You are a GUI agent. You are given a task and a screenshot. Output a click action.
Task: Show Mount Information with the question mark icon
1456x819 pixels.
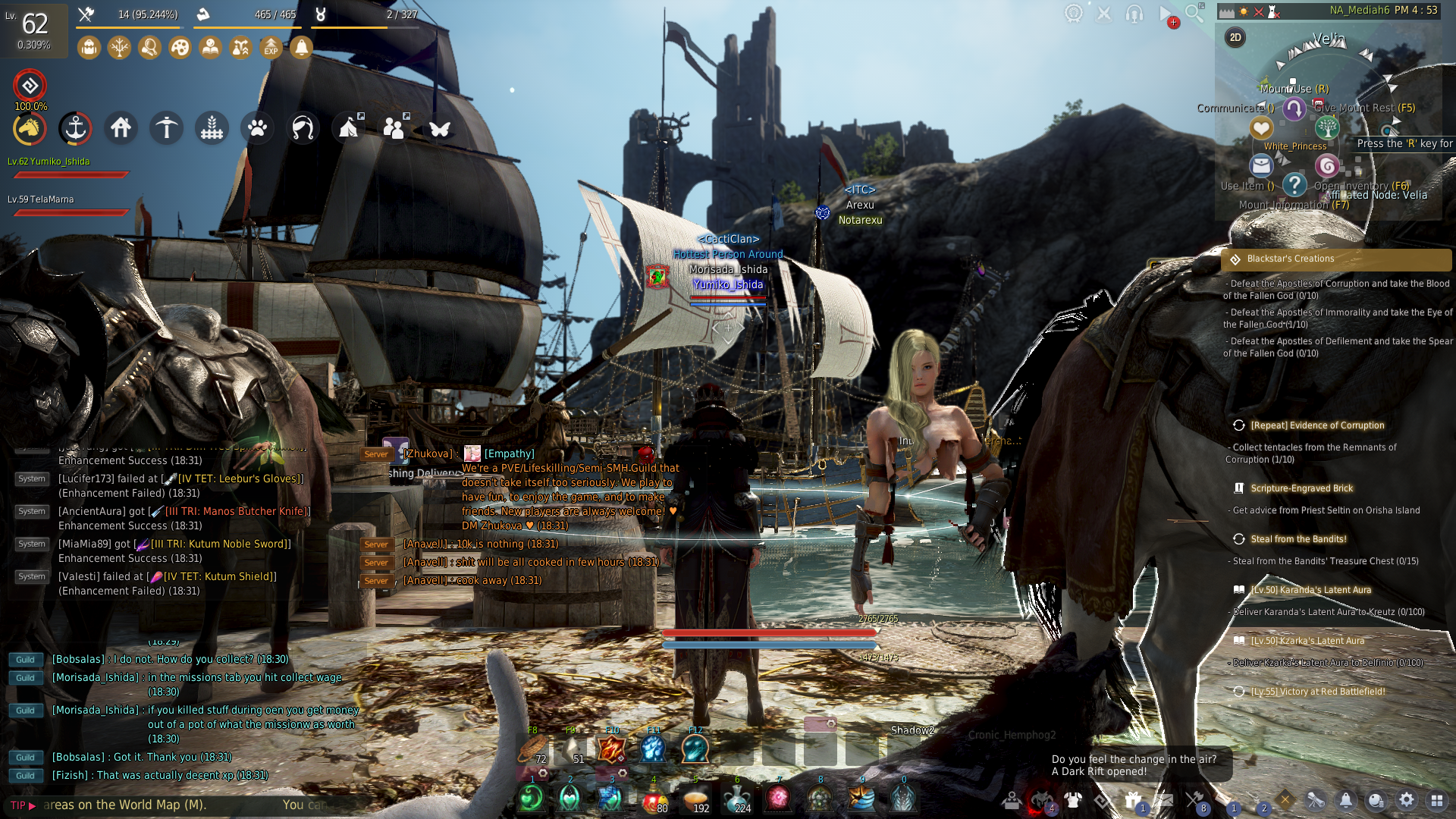pos(1294,184)
